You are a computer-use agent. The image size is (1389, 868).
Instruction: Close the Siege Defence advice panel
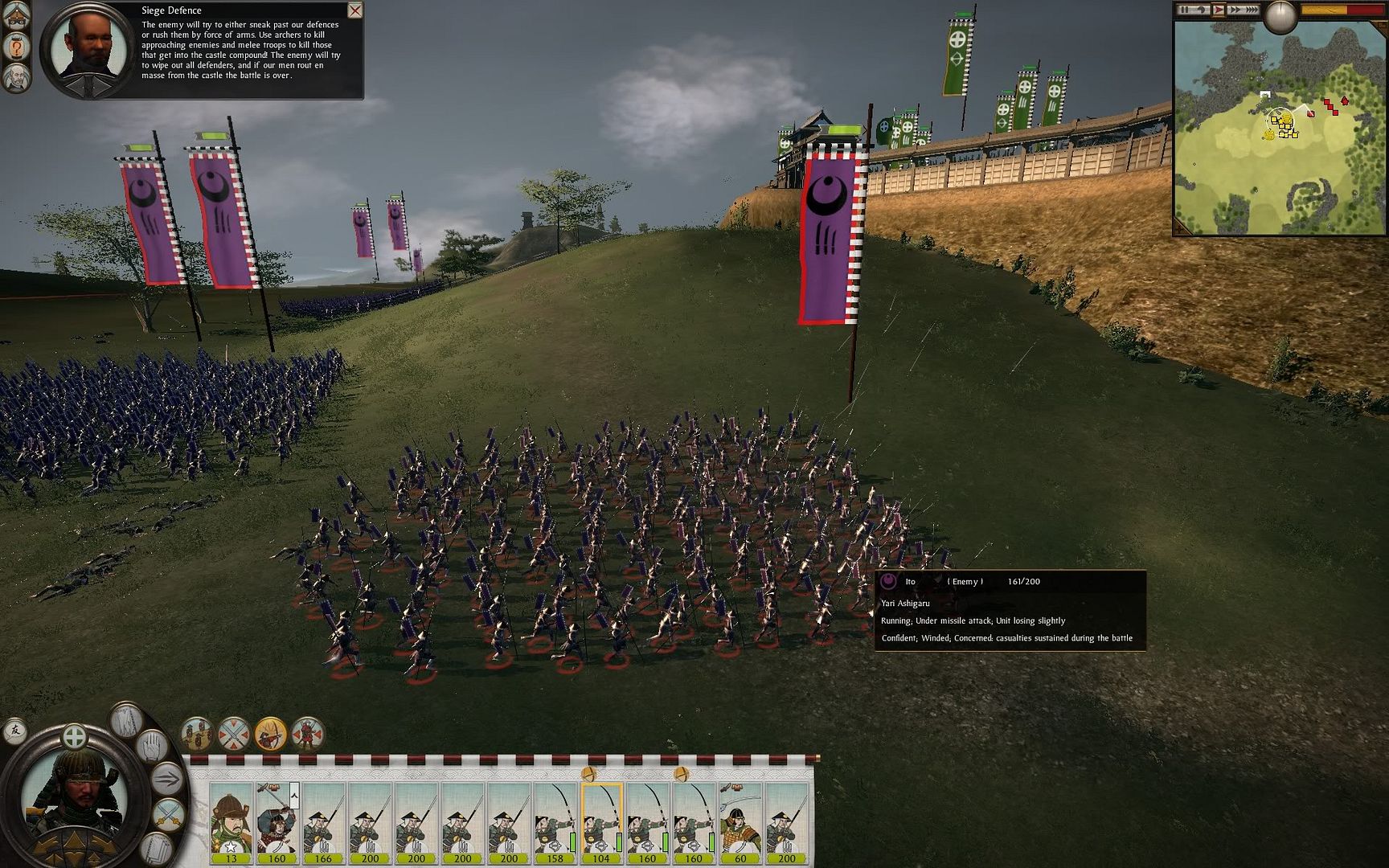pos(354,10)
